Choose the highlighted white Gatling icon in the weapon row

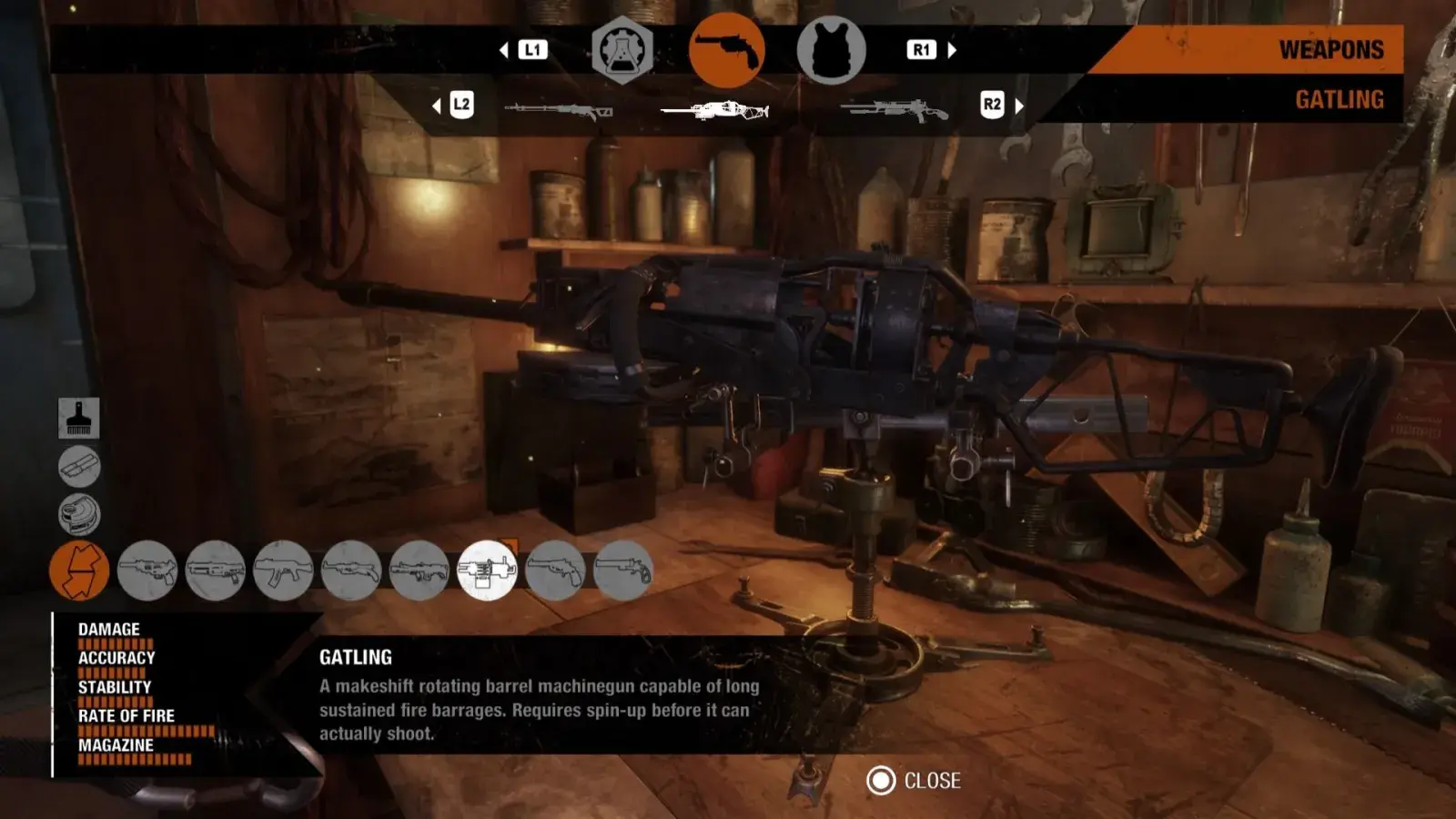(487, 571)
